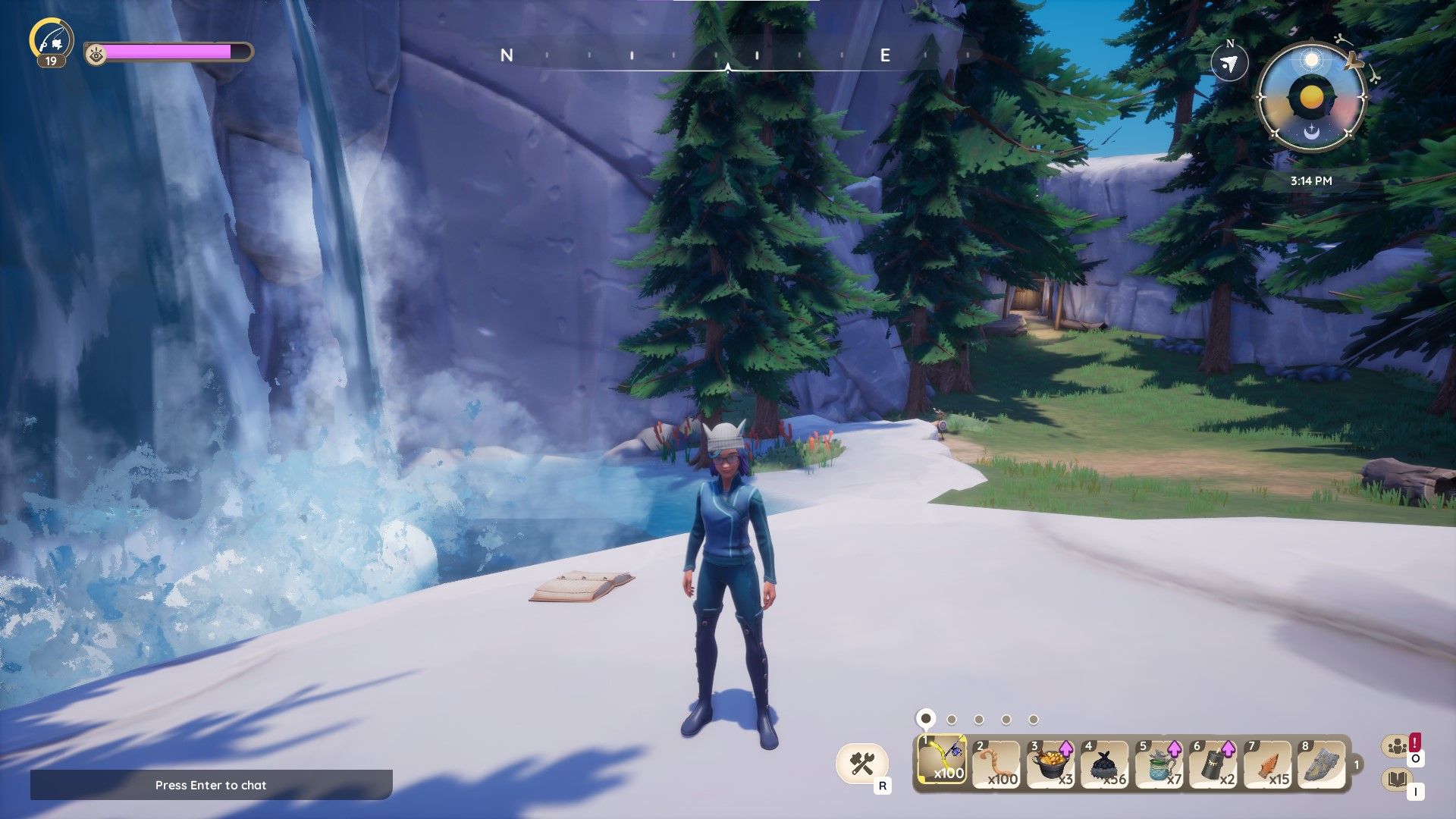This screenshot has height=819, width=1456.
Task: Click the north-pointing compass arrow icon
Action: 1229,63
